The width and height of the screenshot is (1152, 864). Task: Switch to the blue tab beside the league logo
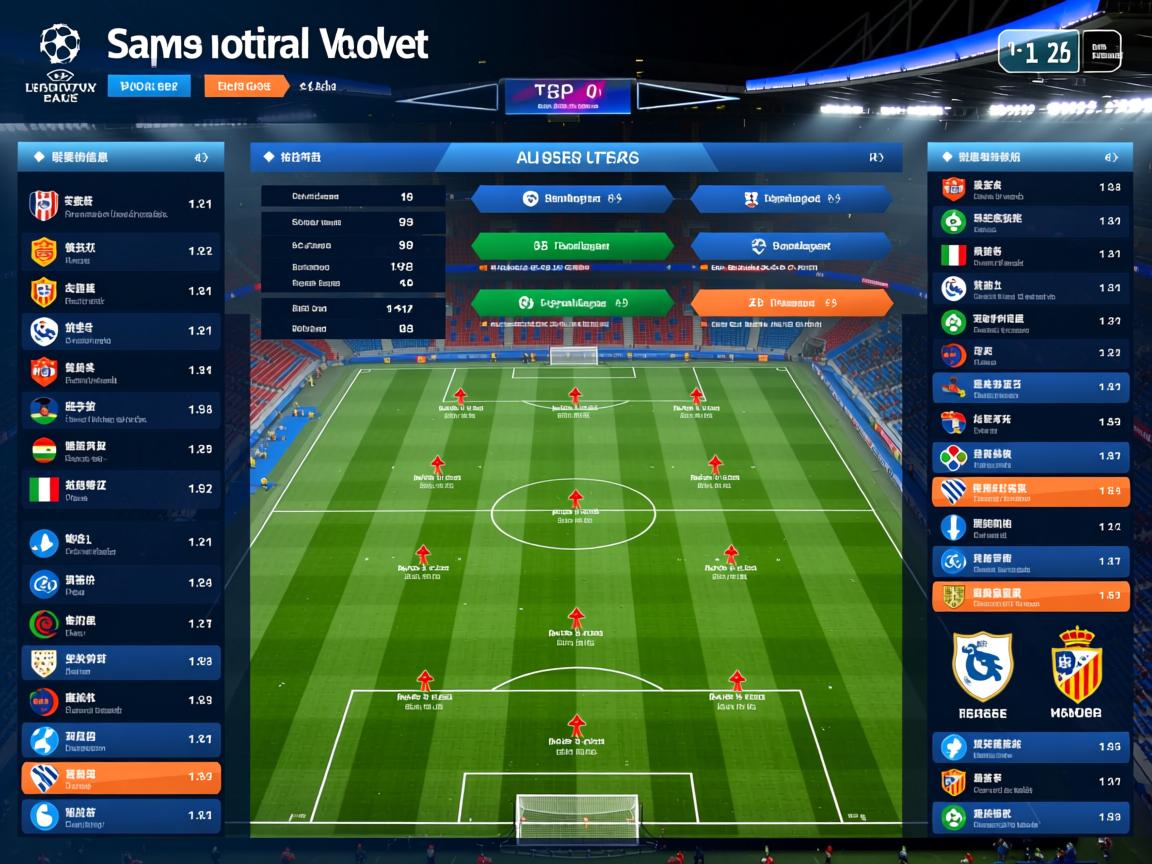tap(148, 86)
